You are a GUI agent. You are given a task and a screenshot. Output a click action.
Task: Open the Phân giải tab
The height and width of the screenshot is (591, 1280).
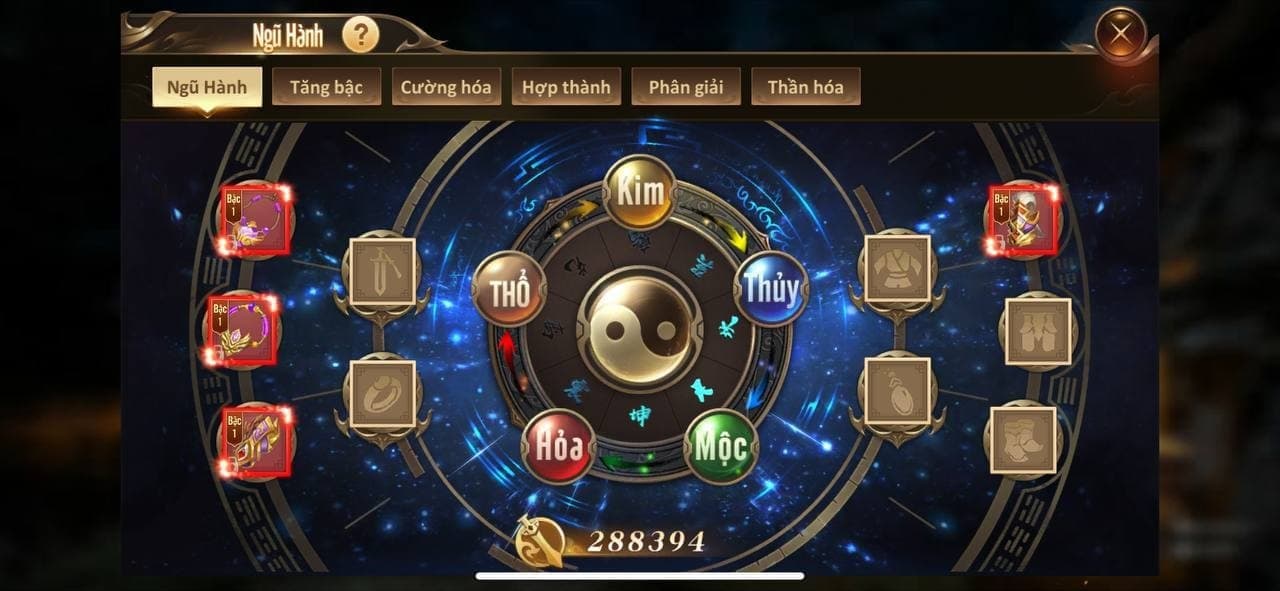click(x=686, y=87)
